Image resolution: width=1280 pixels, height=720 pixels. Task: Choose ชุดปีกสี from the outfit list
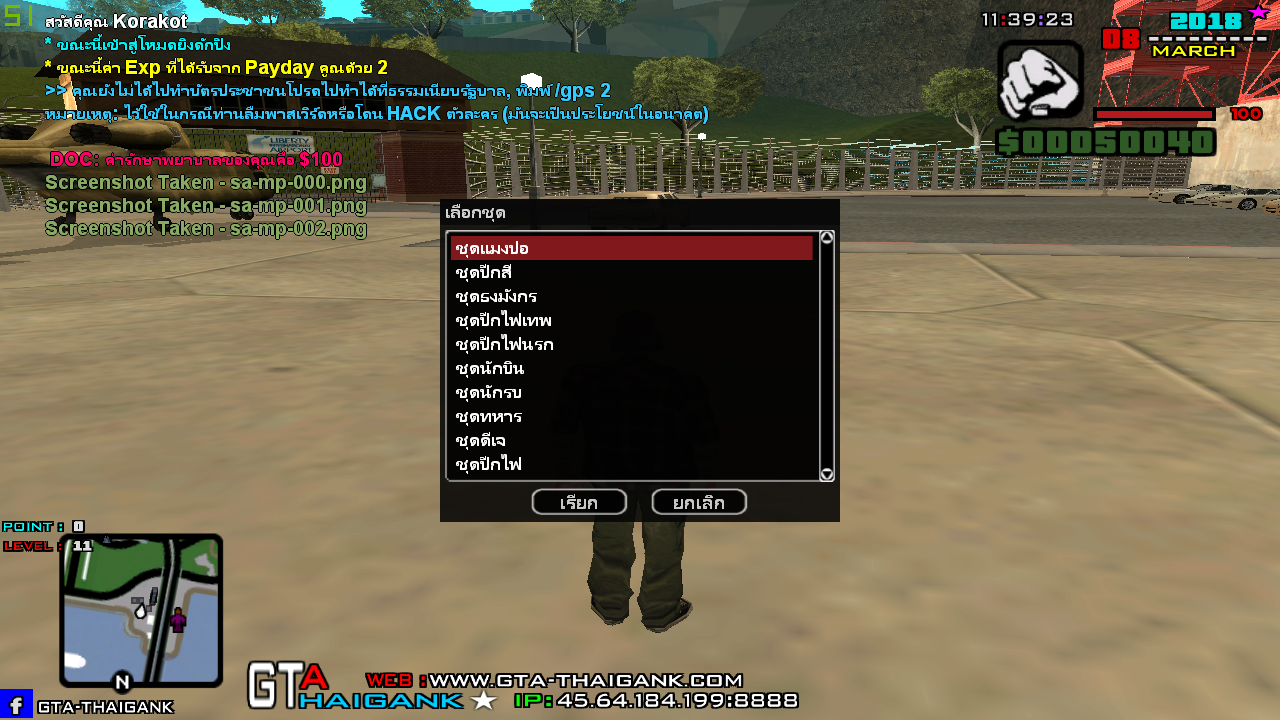point(631,272)
